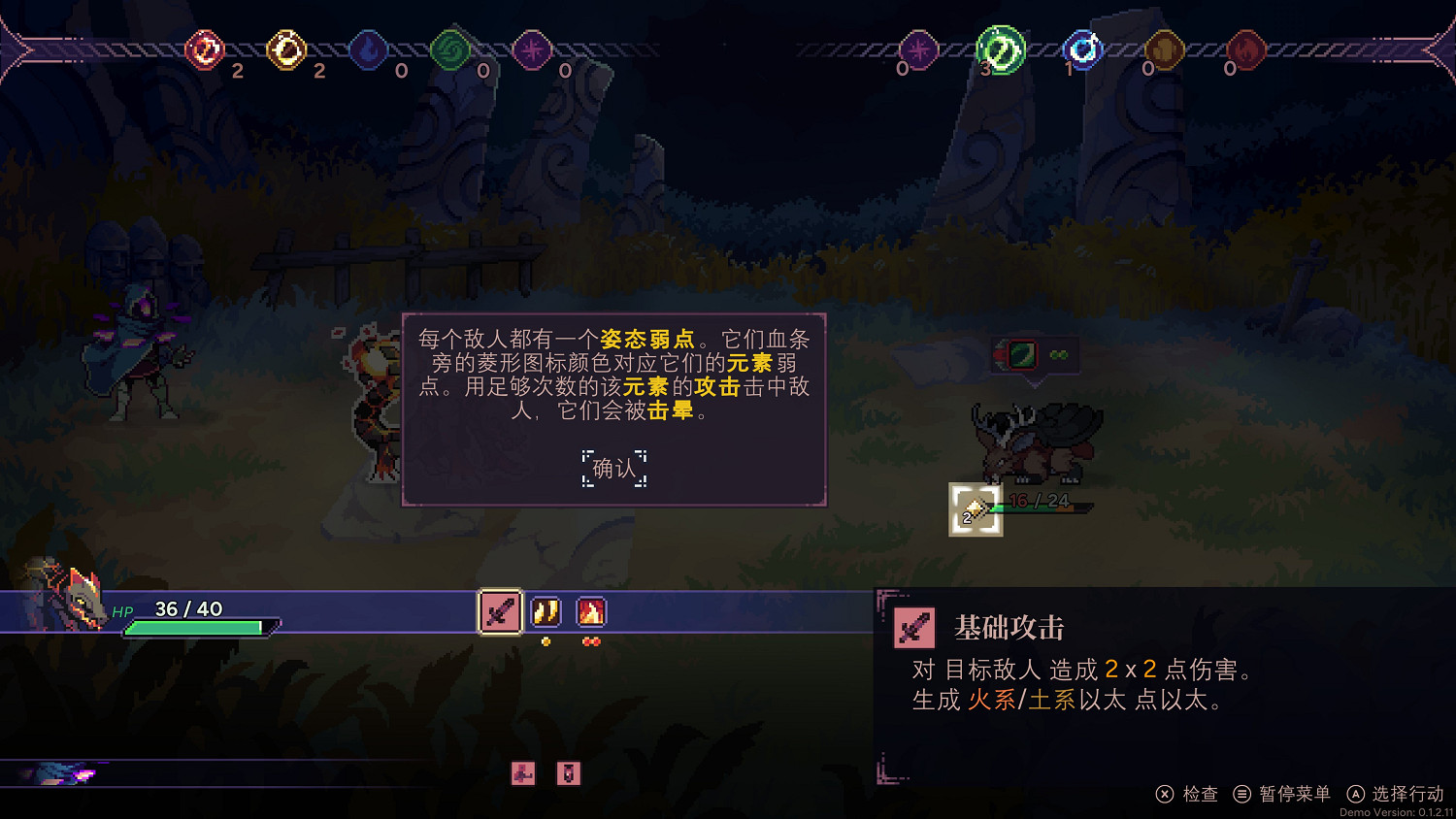Screen dimensions: 1456x819
Task: Select the claw slash skill icon
Action: pyautogui.click(x=546, y=611)
